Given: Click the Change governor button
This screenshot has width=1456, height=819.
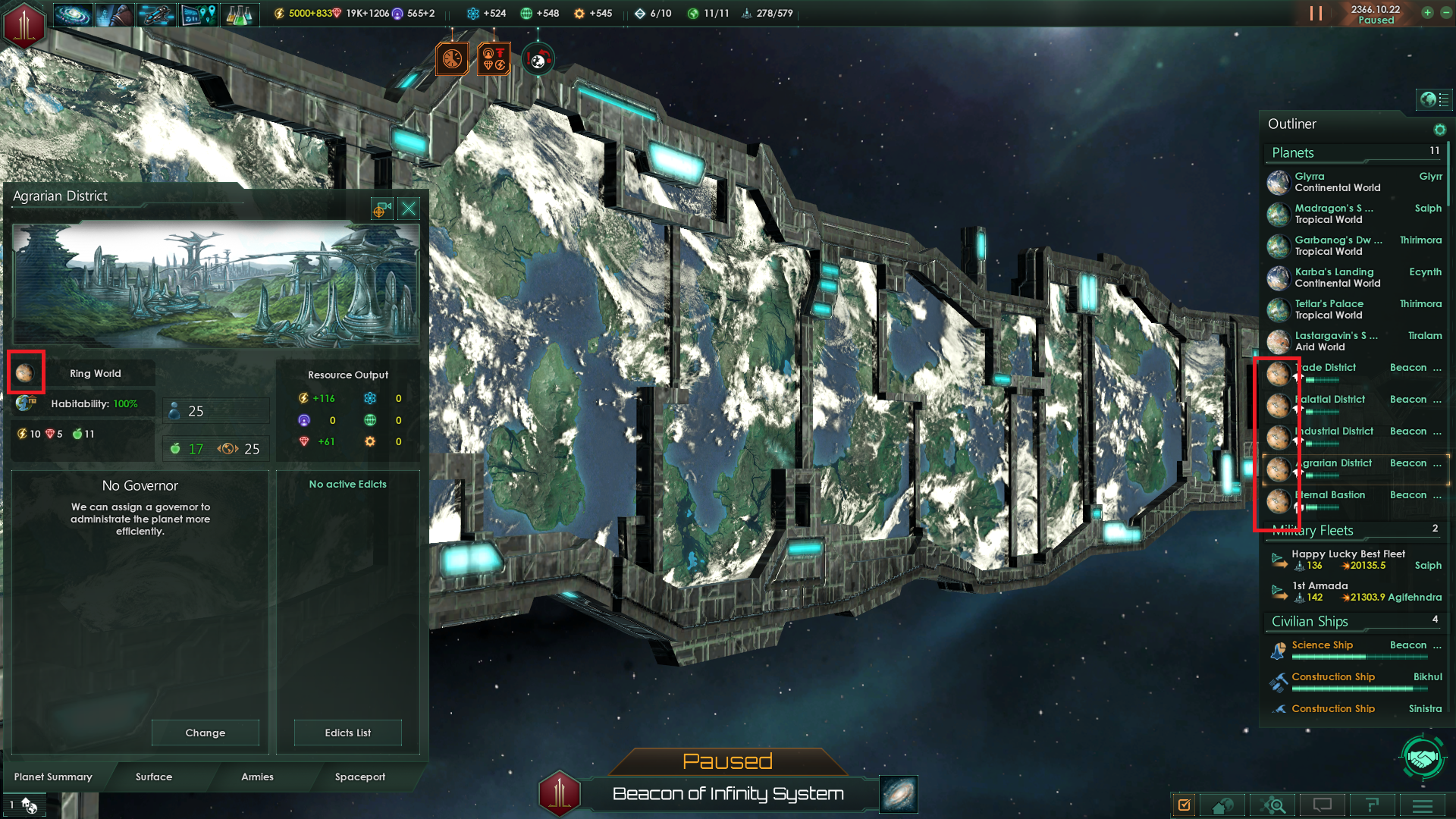Looking at the screenshot, I should tap(205, 733).
